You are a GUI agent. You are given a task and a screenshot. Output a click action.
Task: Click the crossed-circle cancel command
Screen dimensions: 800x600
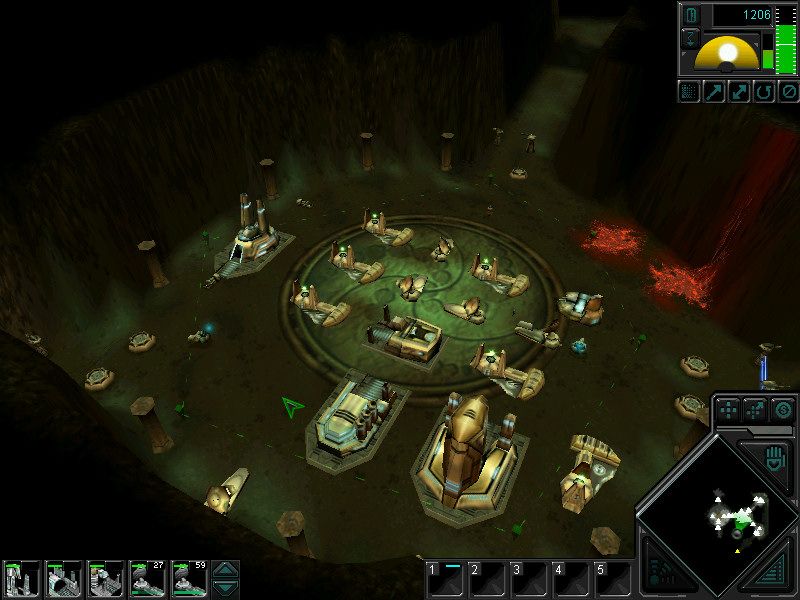tap(788, 92)
